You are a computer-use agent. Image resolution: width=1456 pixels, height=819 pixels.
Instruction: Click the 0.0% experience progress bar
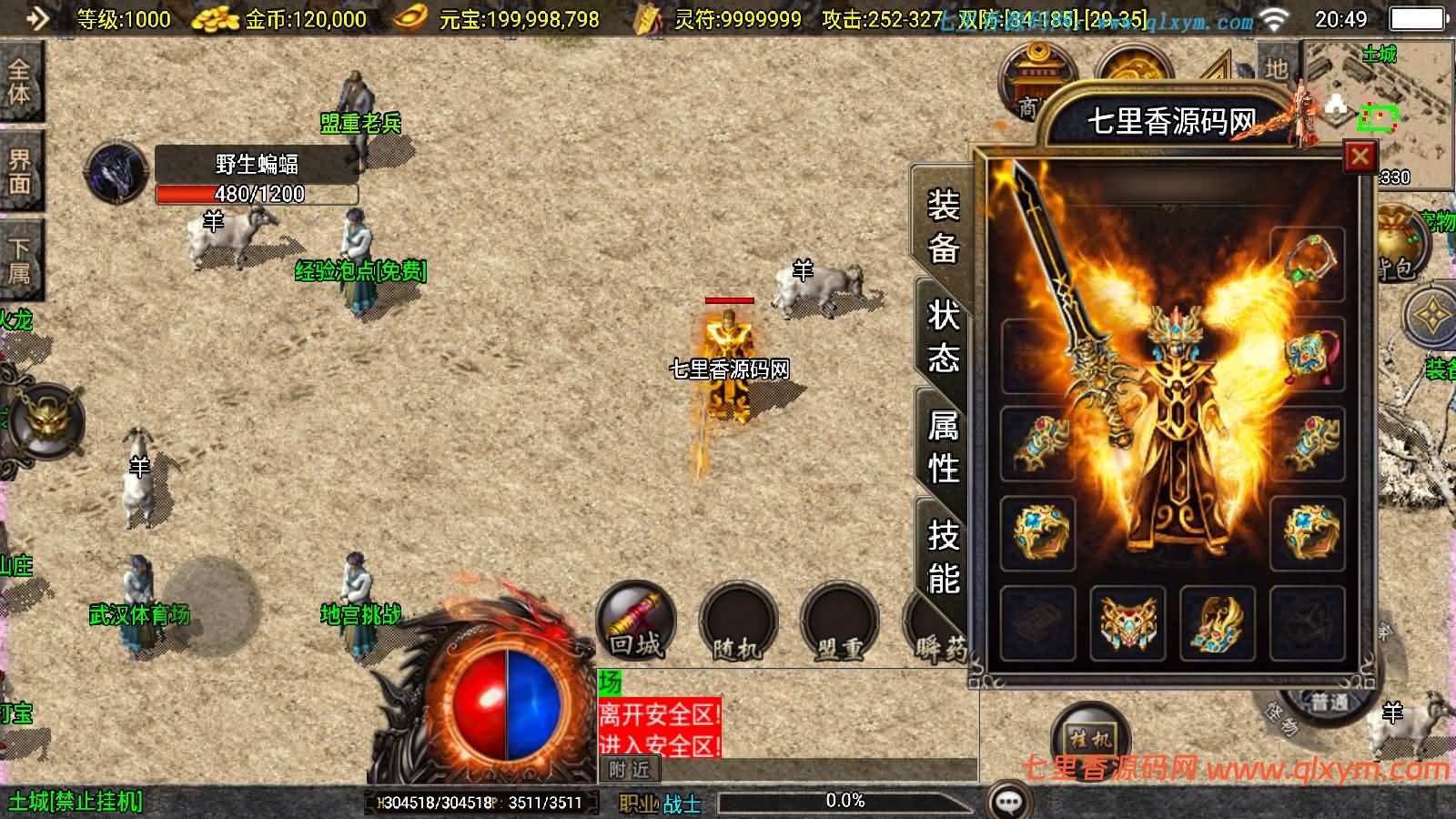(846, 801)
